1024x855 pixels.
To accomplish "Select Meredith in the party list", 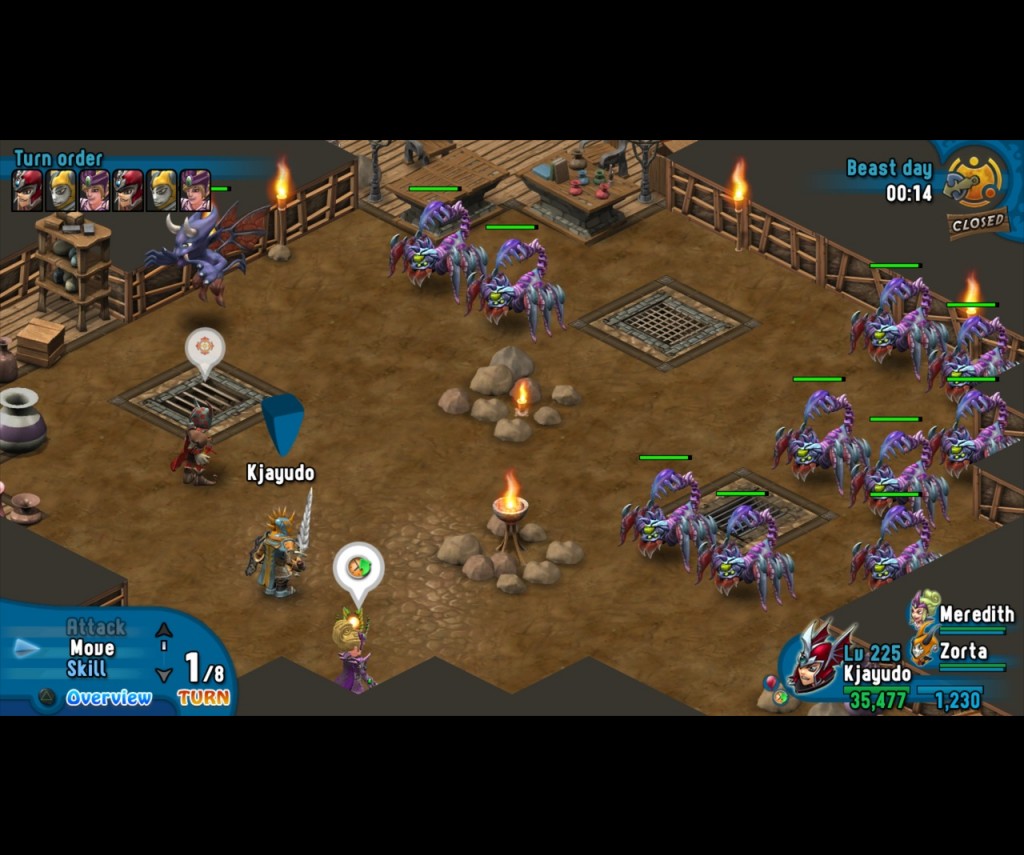I will tap(975, 614).
